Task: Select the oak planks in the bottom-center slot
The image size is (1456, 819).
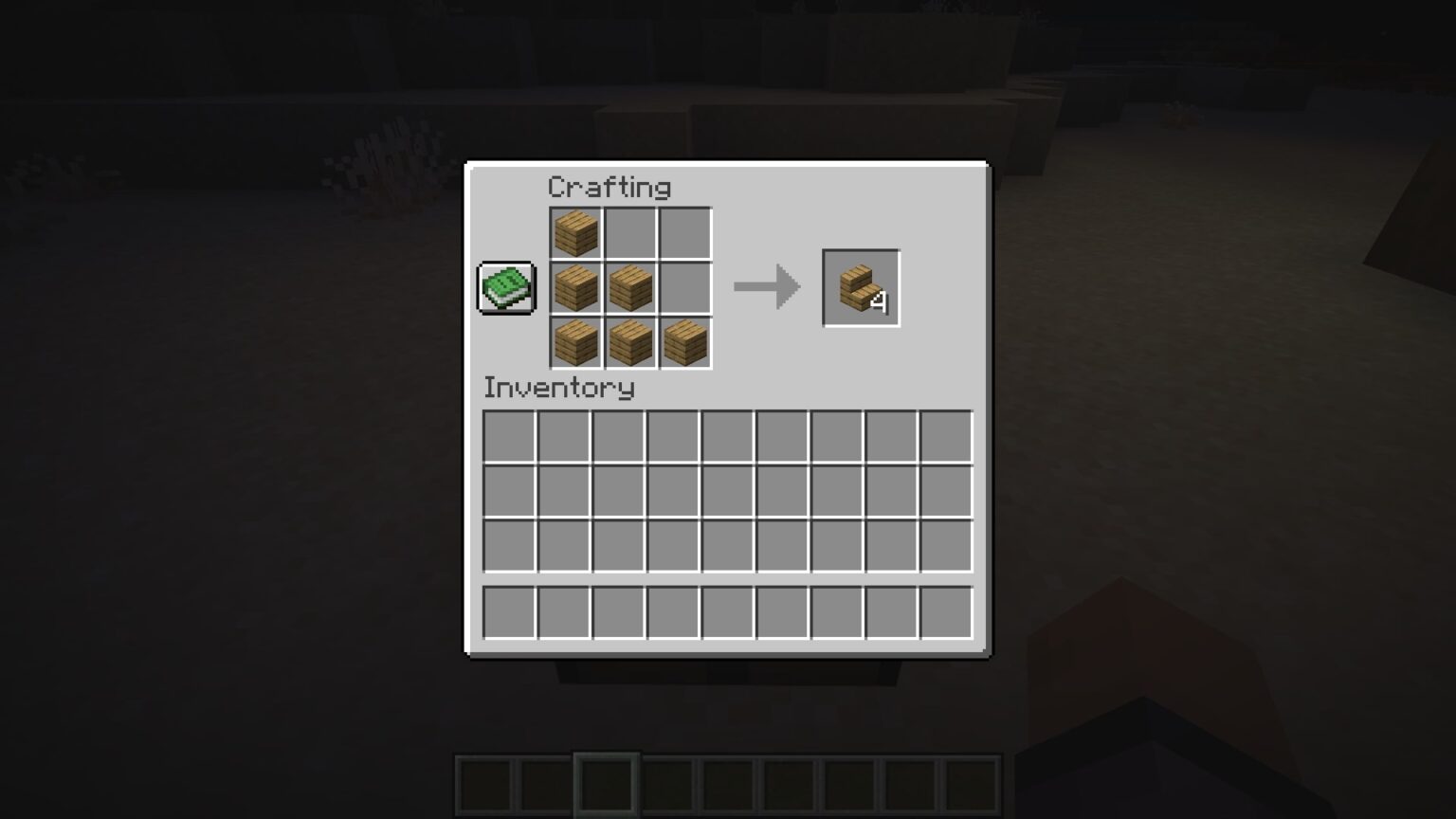Action: point(628,342)
